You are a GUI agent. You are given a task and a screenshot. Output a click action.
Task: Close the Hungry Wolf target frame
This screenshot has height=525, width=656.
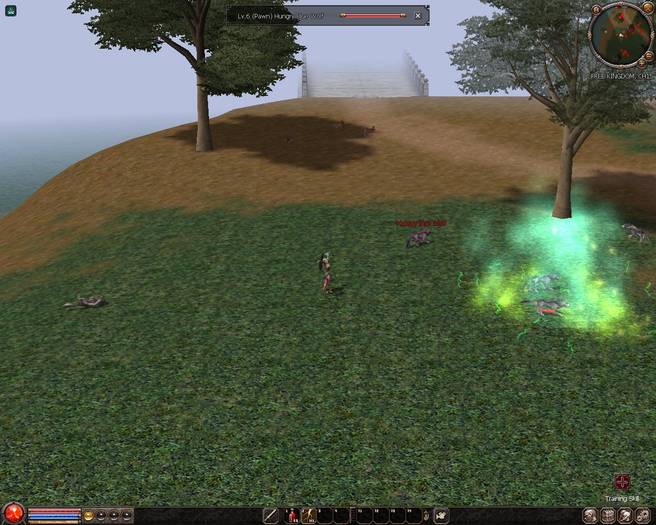tap(418, 16)
